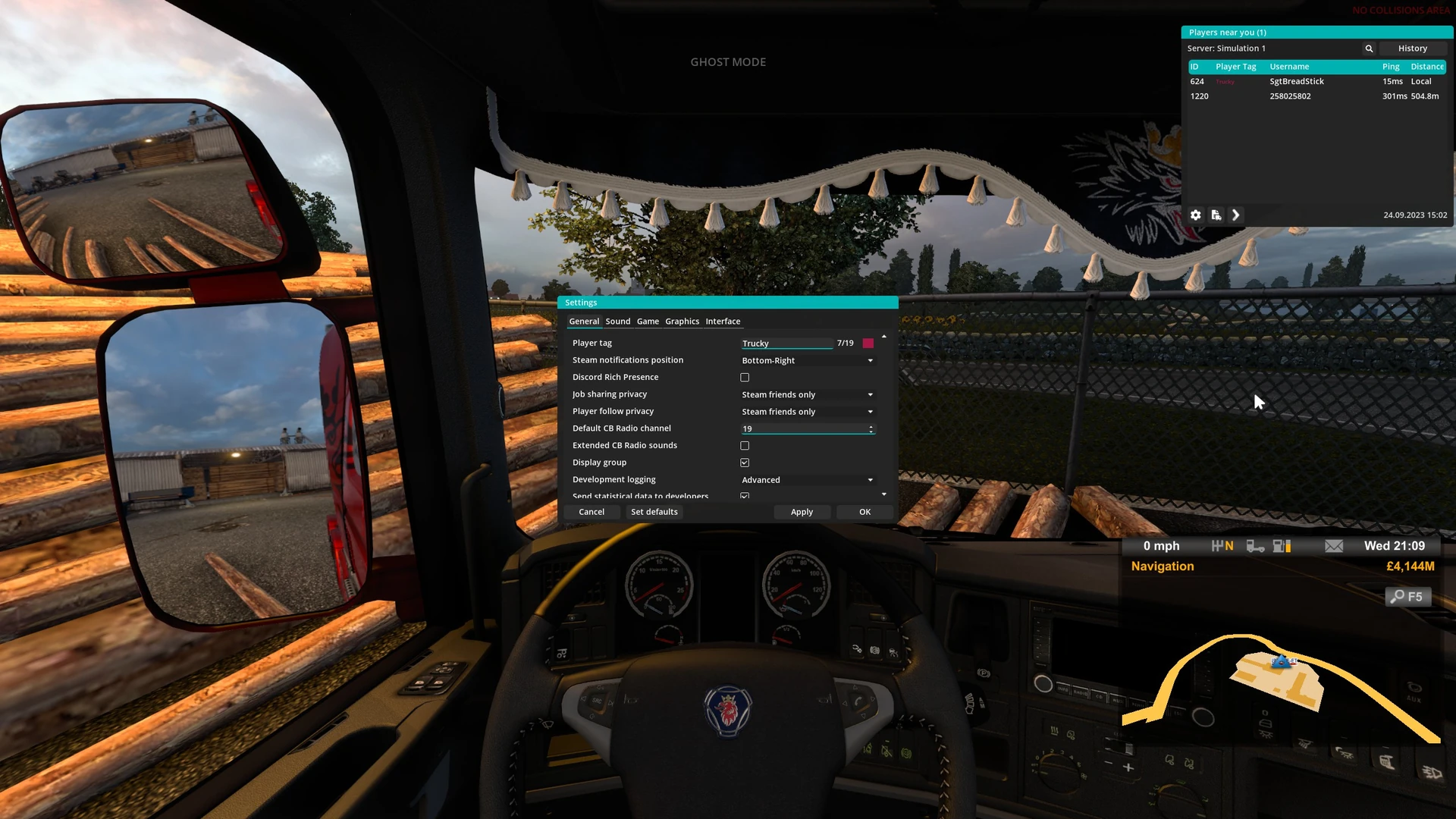
Task: Select the Interface tab
Action: [723, 322]
